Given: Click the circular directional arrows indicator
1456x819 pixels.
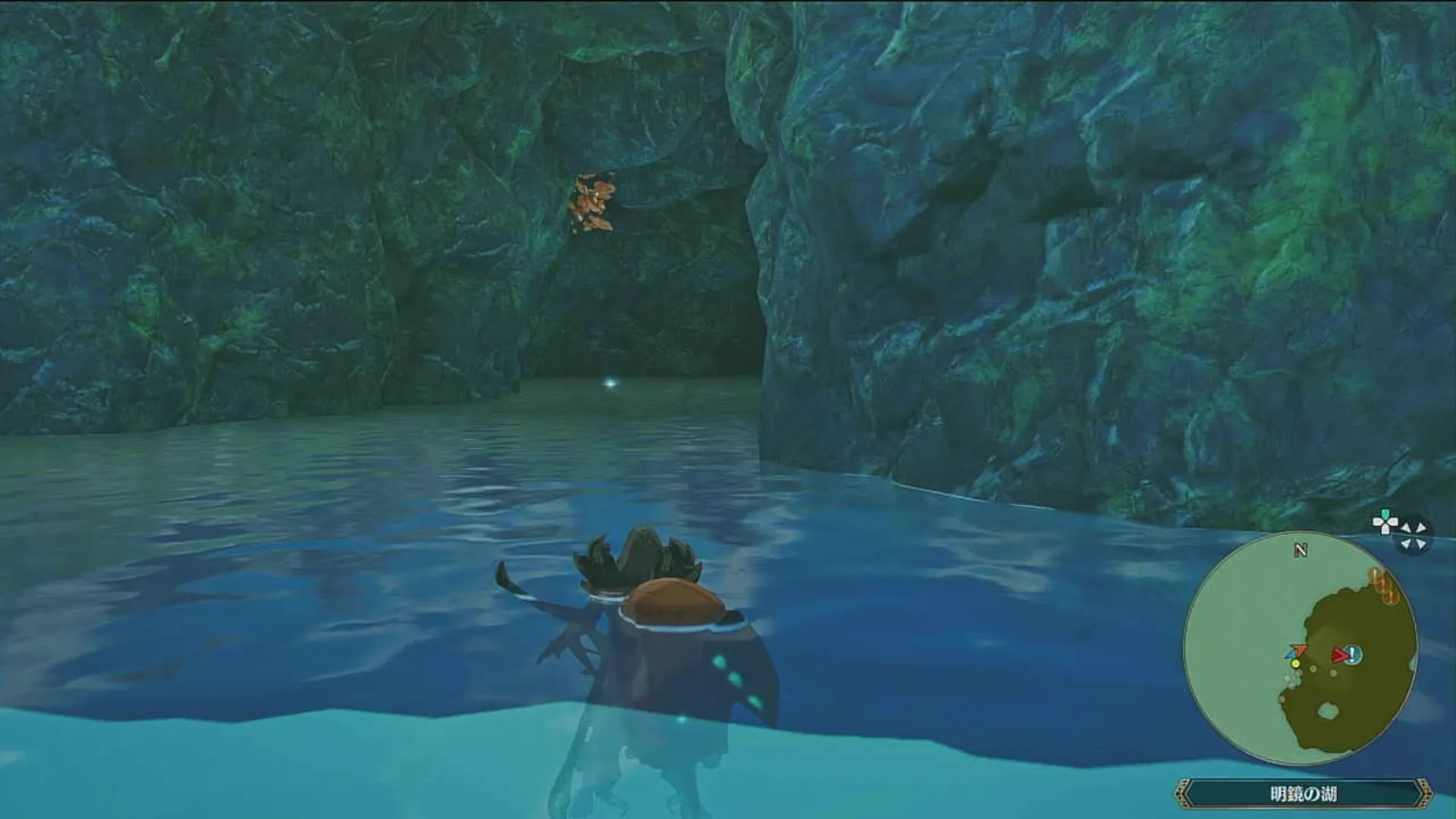Looking at the screenshot, I should (x=1412, y=533).
